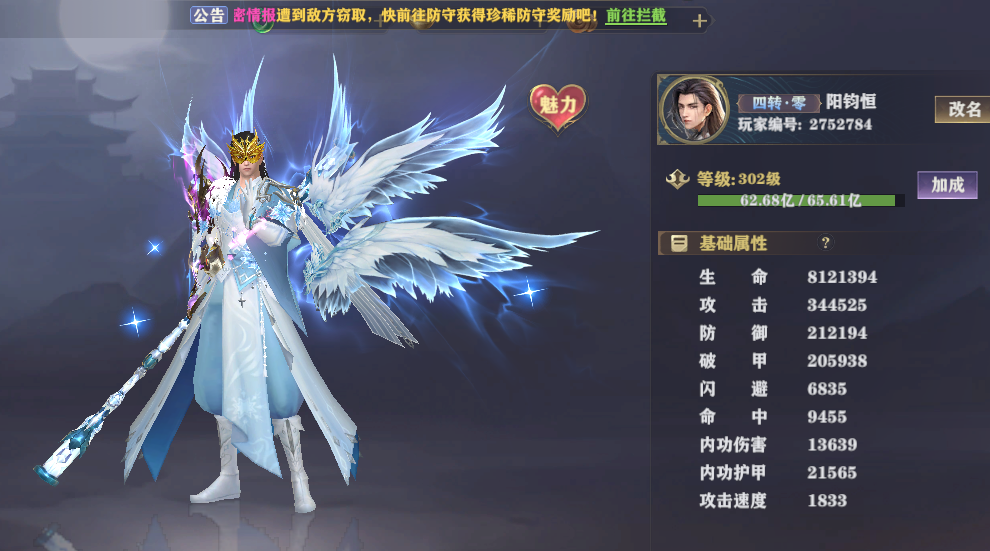Open the 魅力 charm heart icon
The height and width of the screenshot is (551, 990).
pos(558,107)
